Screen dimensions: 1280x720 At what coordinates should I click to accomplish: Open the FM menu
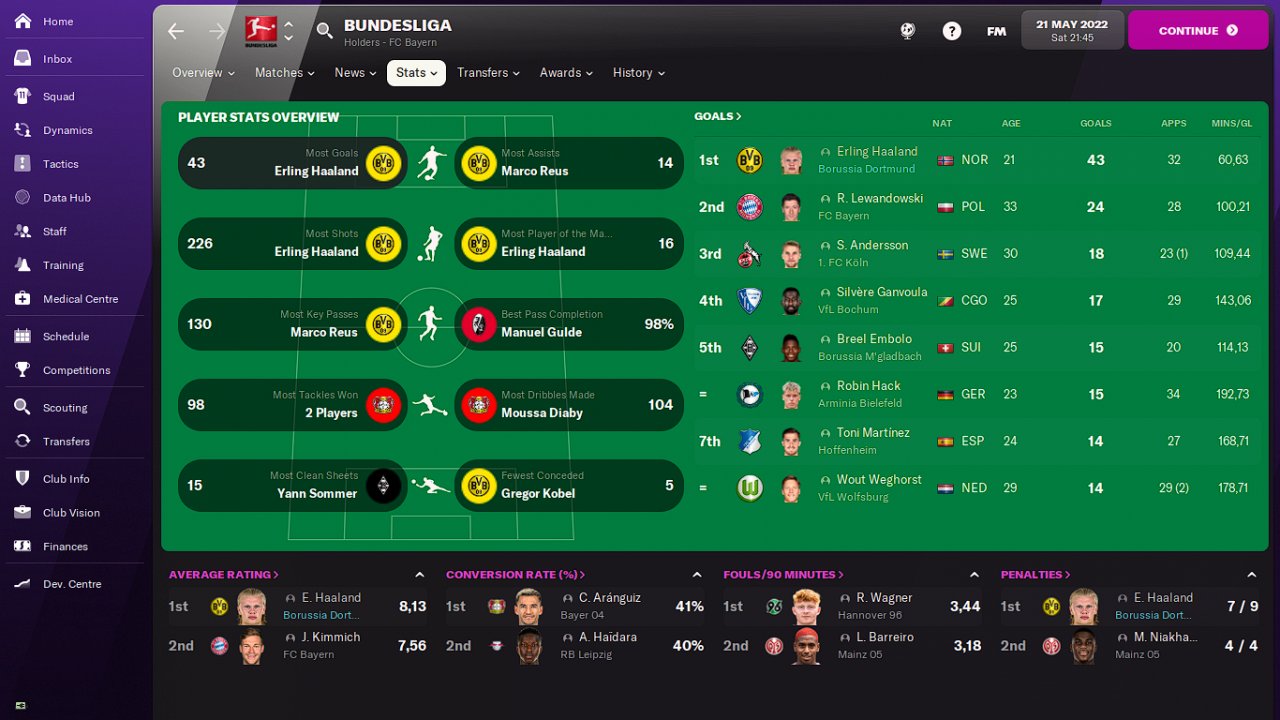click(x=996, y=31)
